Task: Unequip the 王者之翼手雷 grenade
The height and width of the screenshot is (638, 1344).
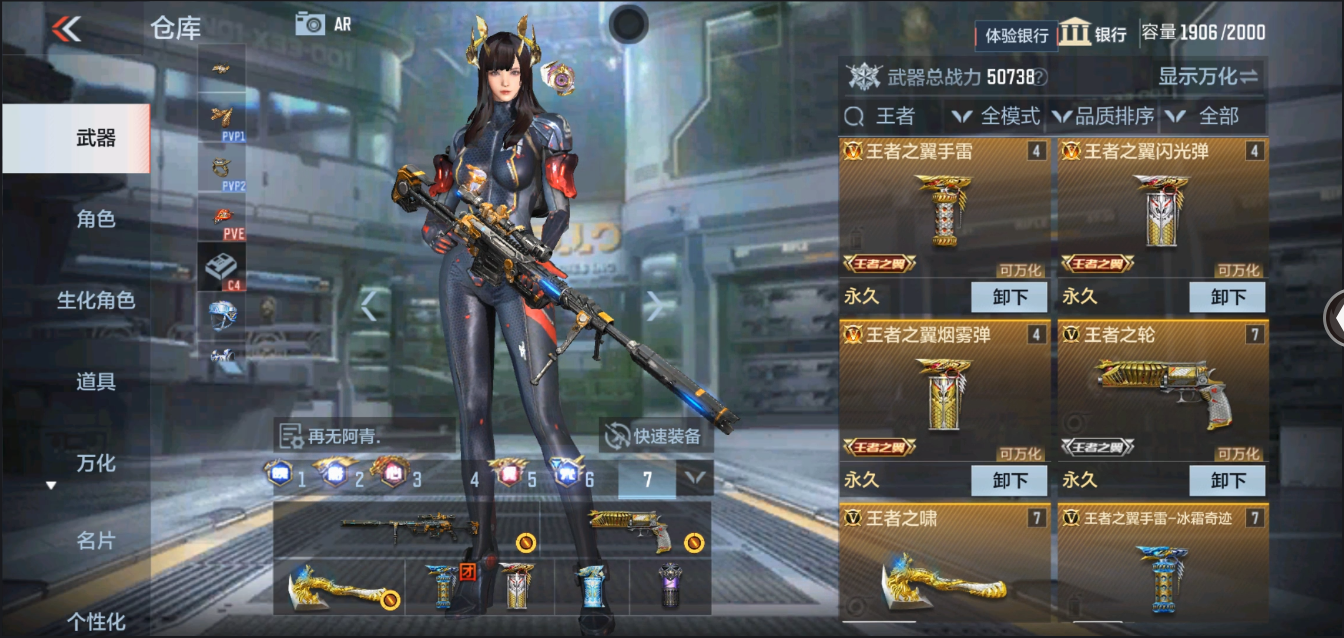Action: pyautogui.click(x=1009, y=297)
